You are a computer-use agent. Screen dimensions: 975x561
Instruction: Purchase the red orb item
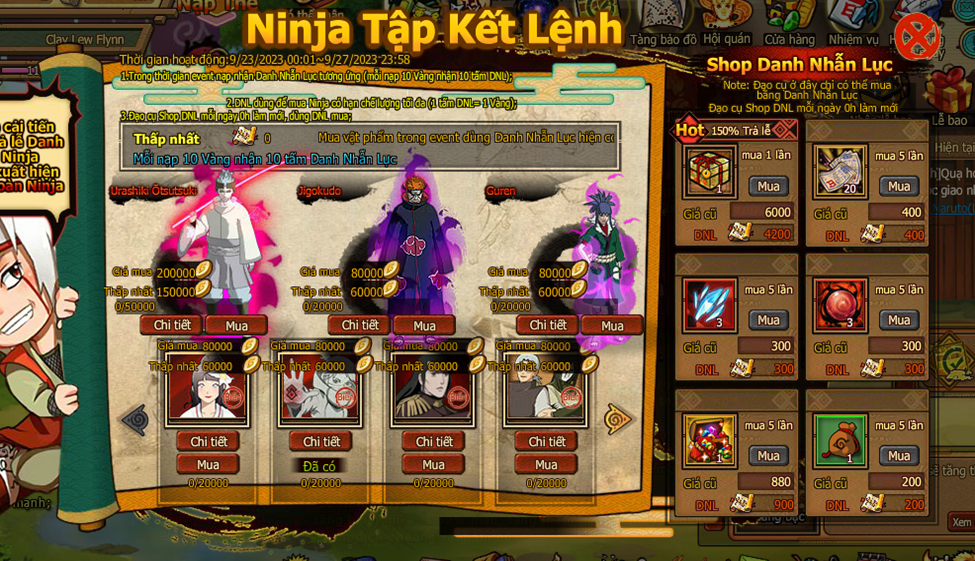(x=899, y=320)
